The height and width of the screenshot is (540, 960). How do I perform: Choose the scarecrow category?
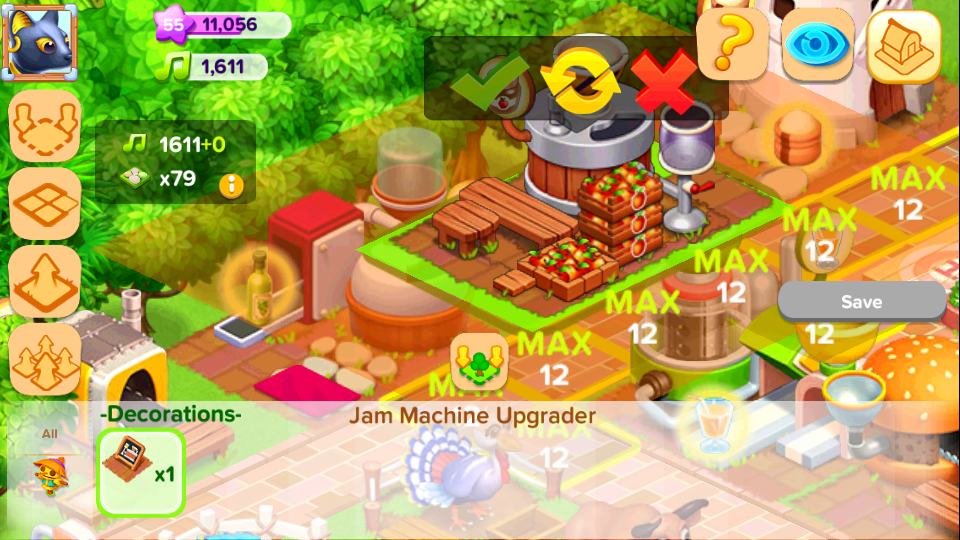[x=48, y=476]
